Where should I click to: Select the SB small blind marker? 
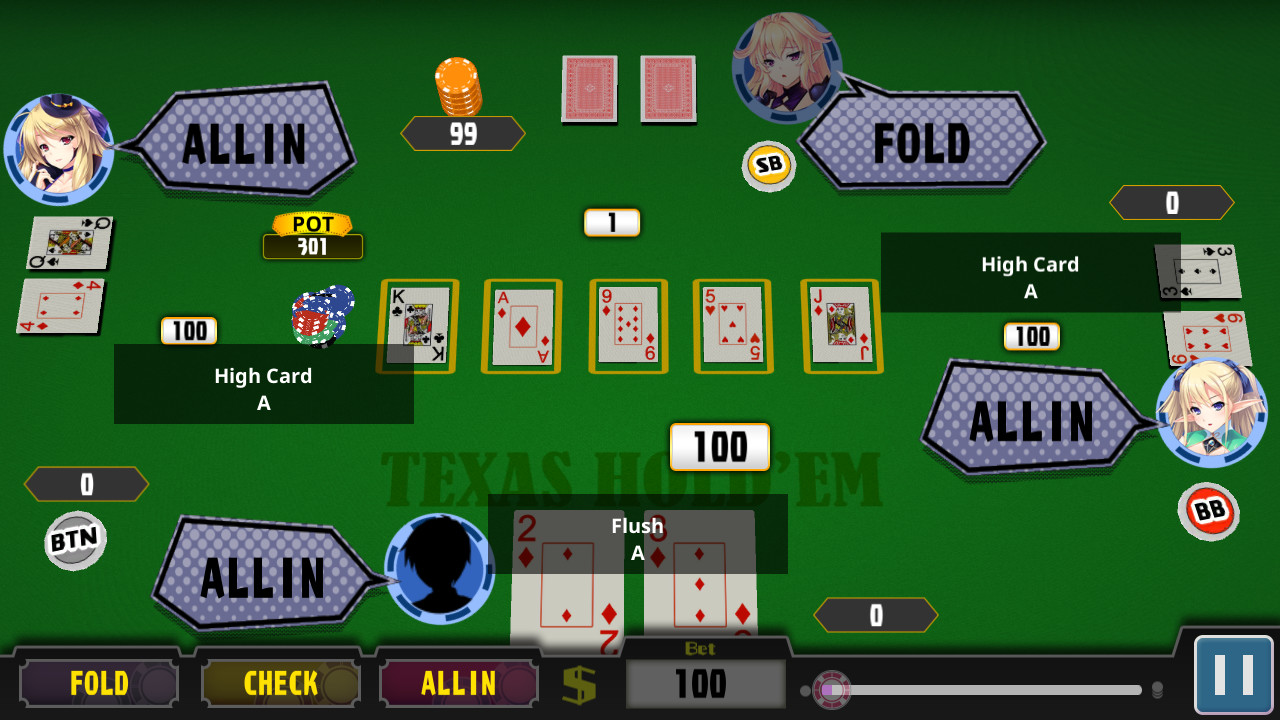[x=767, y=166]
